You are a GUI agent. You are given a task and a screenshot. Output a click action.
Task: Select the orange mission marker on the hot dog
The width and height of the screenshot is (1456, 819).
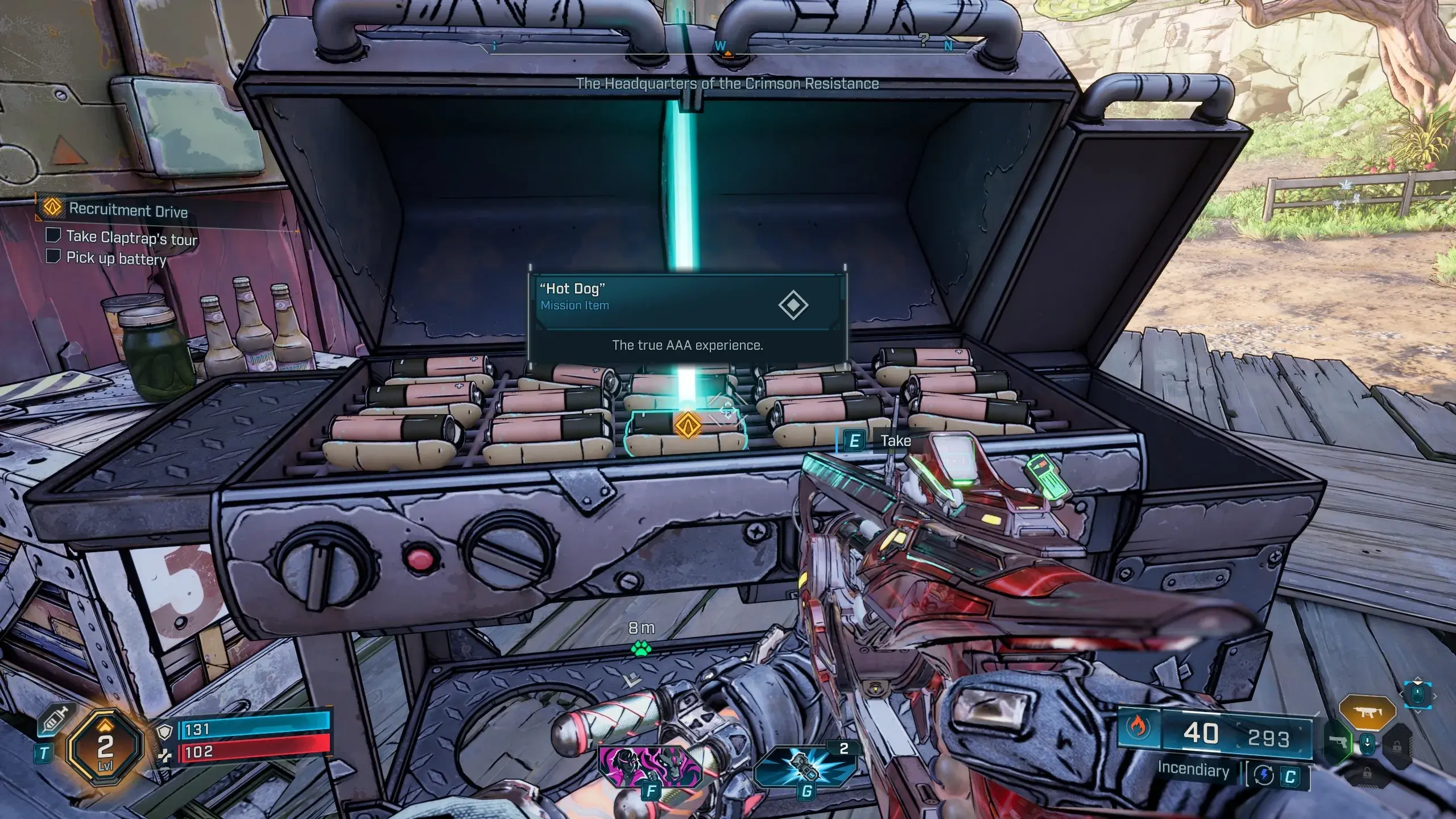pos(686,424)
